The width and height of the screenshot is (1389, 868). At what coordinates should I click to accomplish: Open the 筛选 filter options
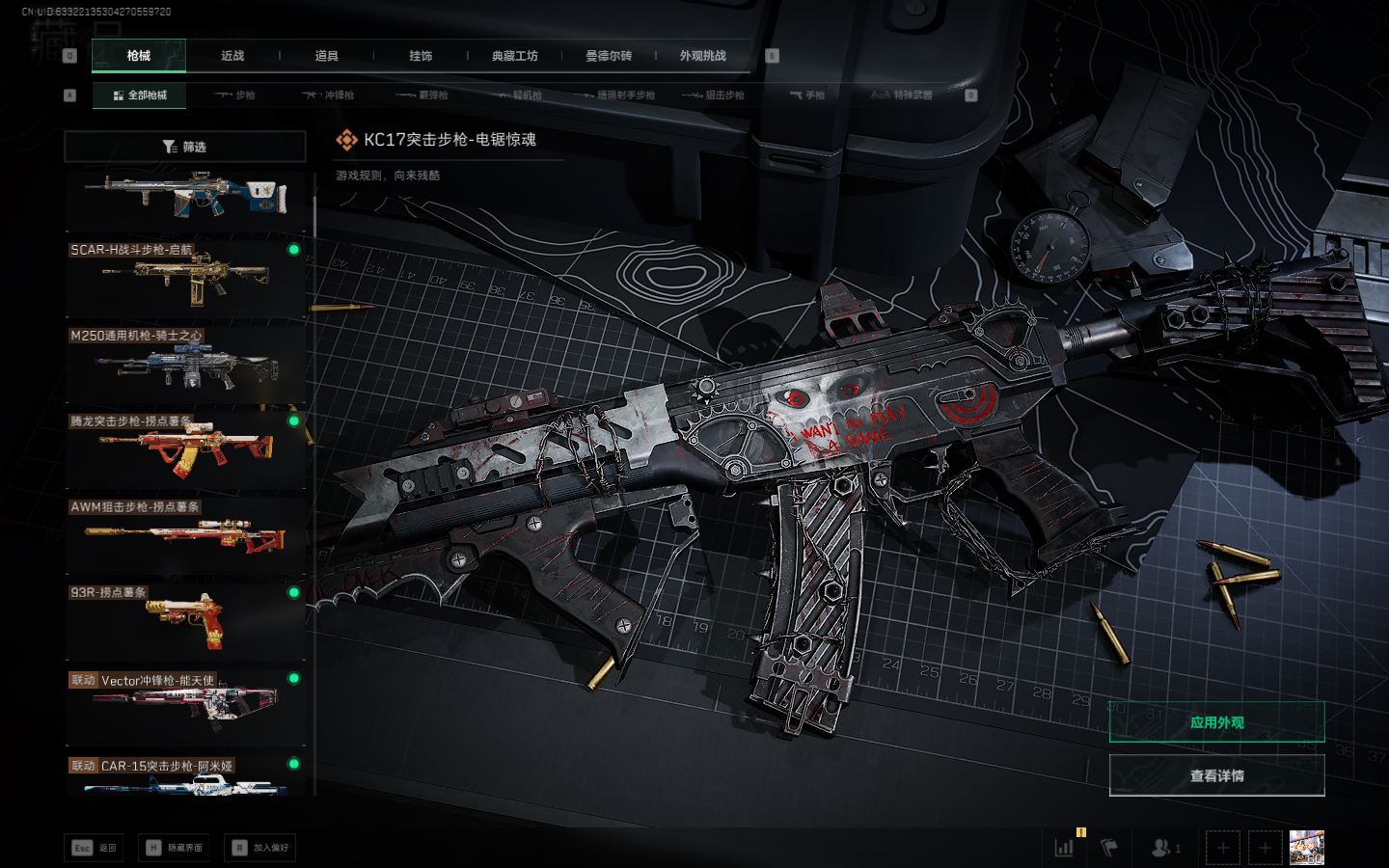(184, 147)
